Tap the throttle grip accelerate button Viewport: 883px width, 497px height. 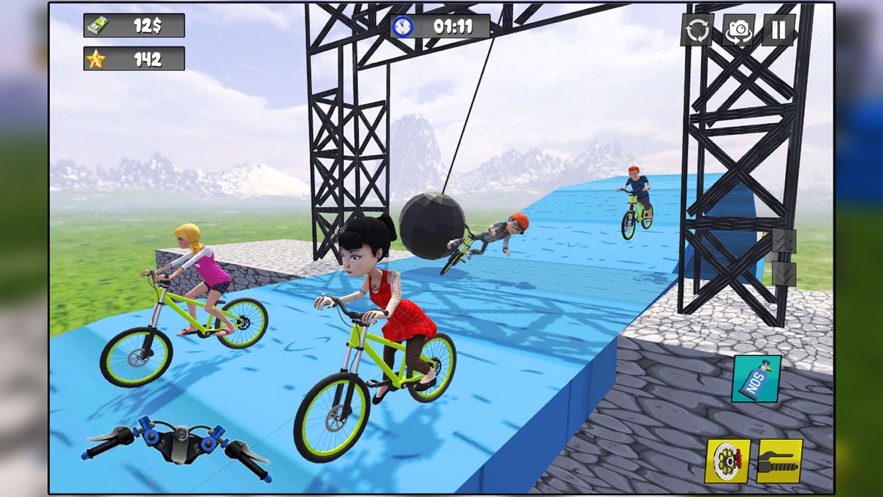point(779,461)
